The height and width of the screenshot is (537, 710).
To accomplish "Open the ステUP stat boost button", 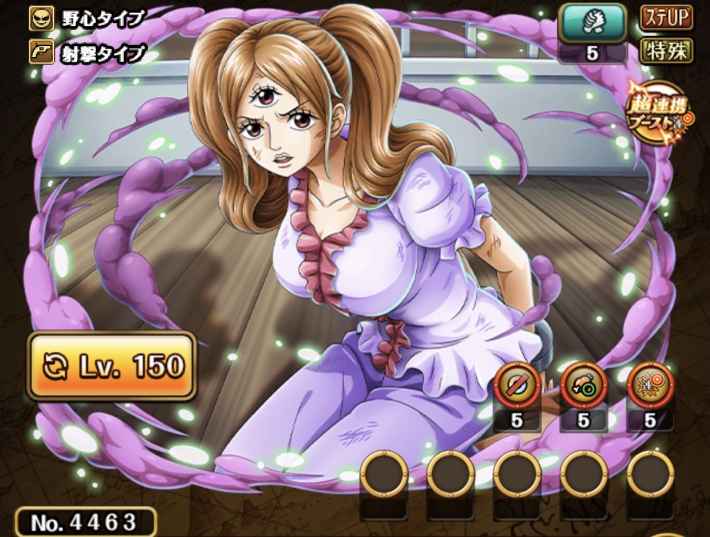I will click(667, 19).
